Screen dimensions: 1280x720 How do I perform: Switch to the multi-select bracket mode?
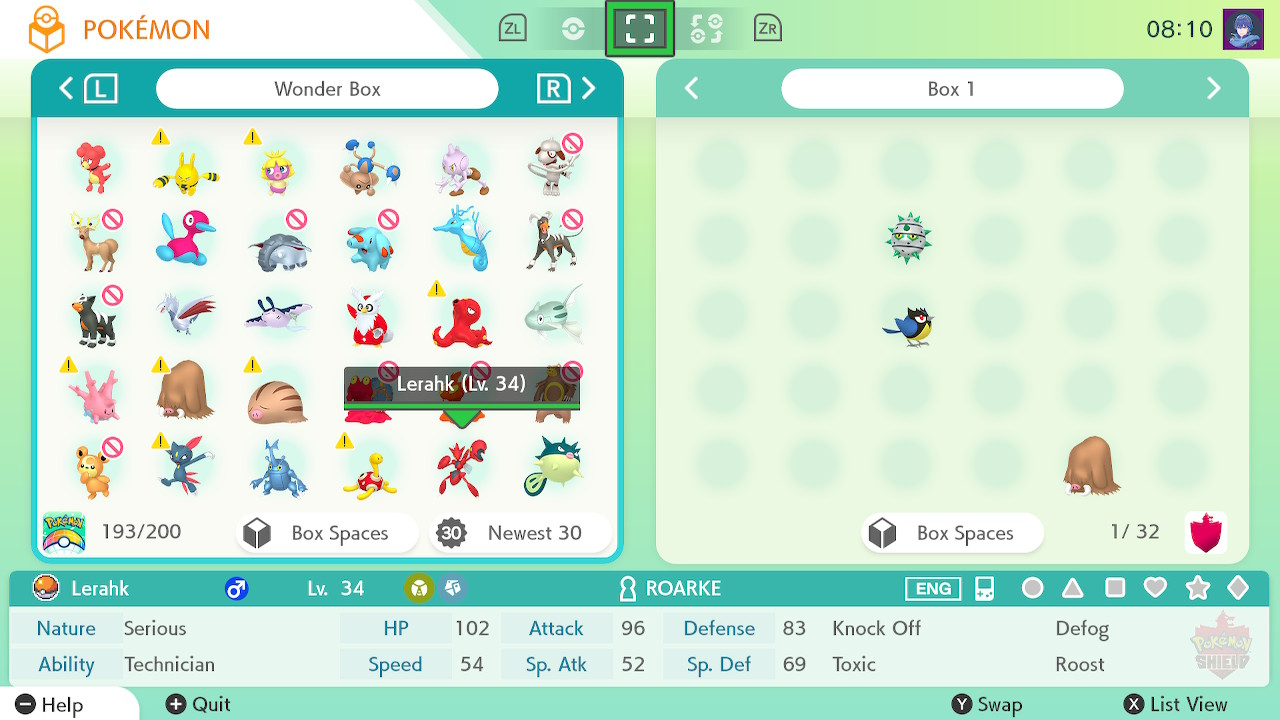pyautogui.click(x=639, y=29)
